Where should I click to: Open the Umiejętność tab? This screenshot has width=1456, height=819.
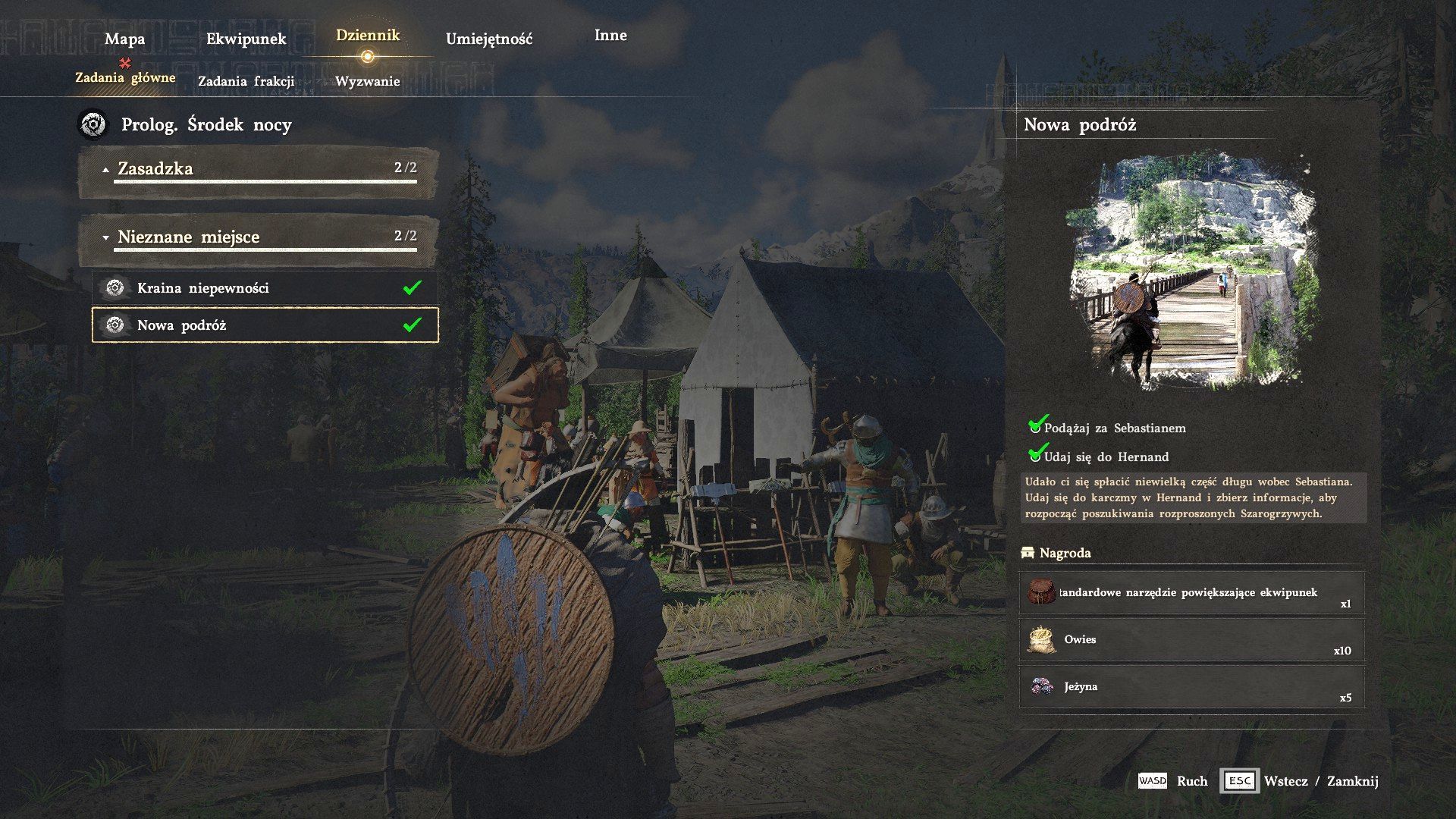(489, 39)
